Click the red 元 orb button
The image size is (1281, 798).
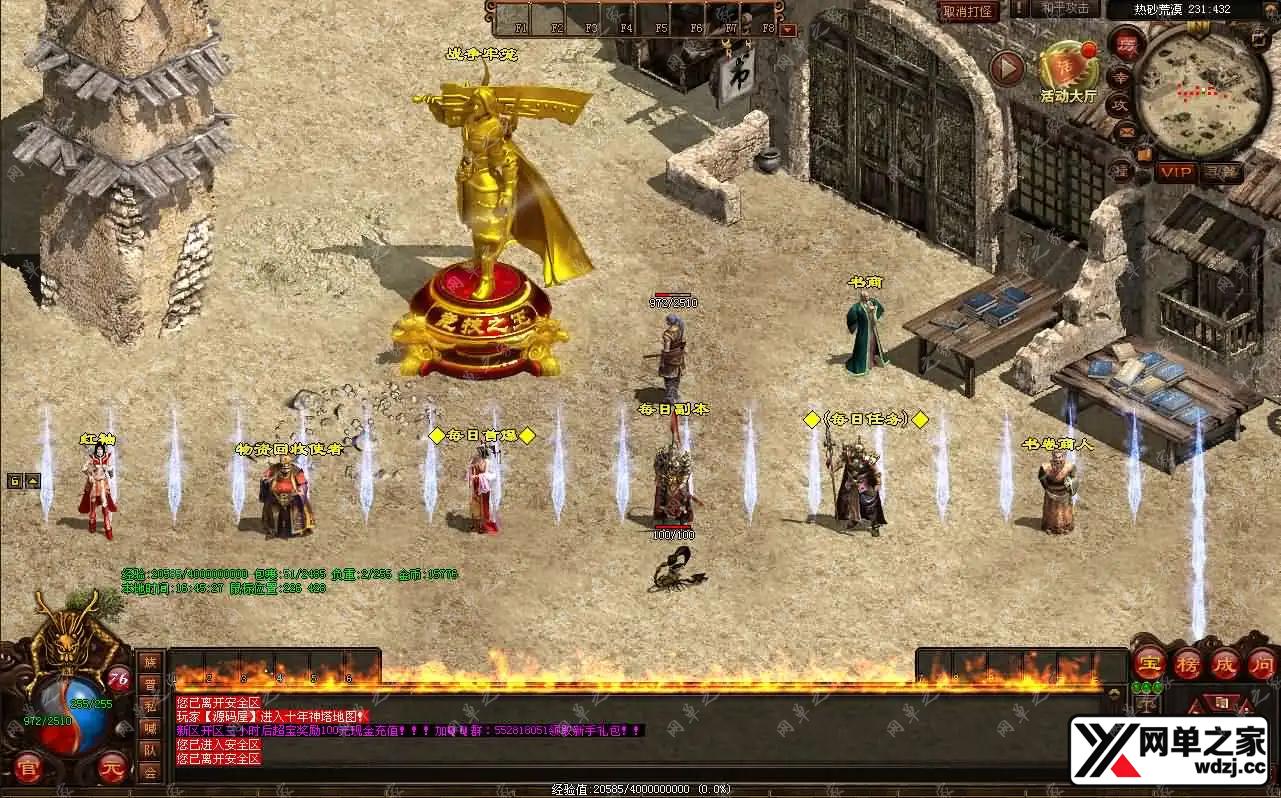tap(113, 767)
